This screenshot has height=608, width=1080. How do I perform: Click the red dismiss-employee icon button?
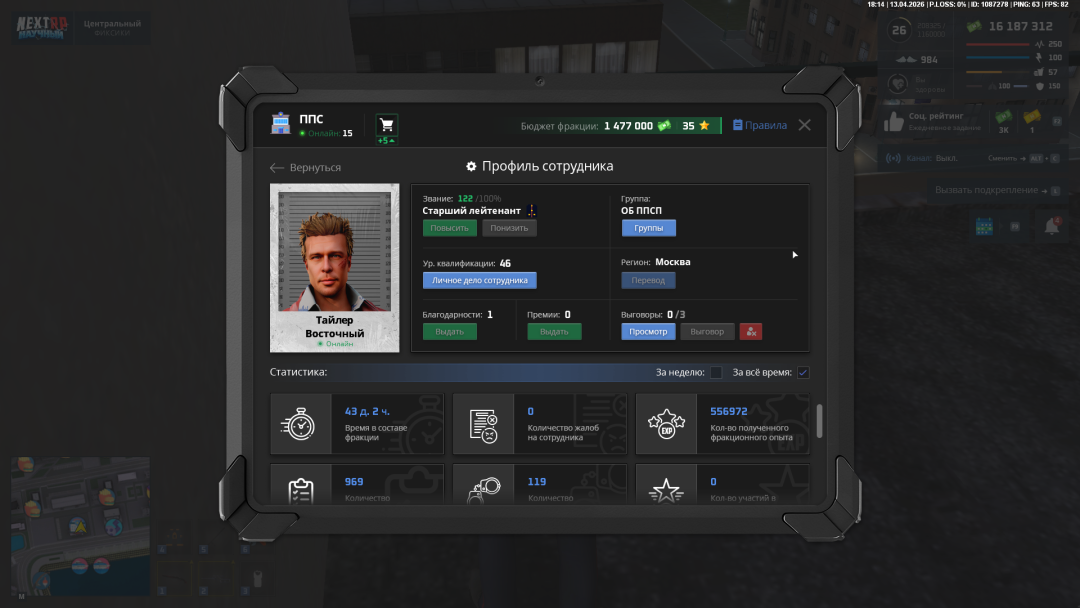coord(751,331)
